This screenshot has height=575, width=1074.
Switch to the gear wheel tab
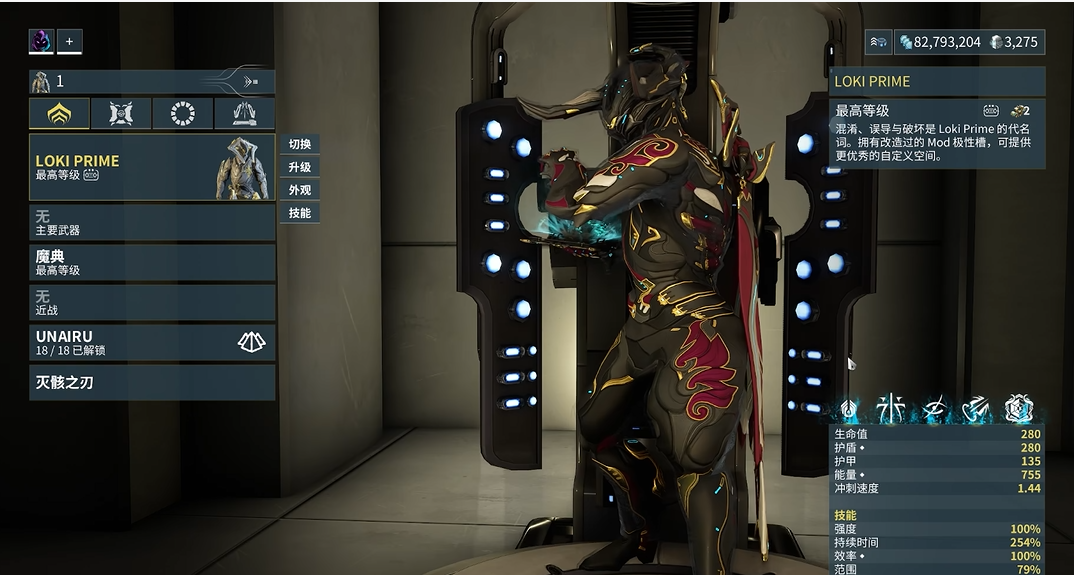pyautogui.click(x=183, y=114)
